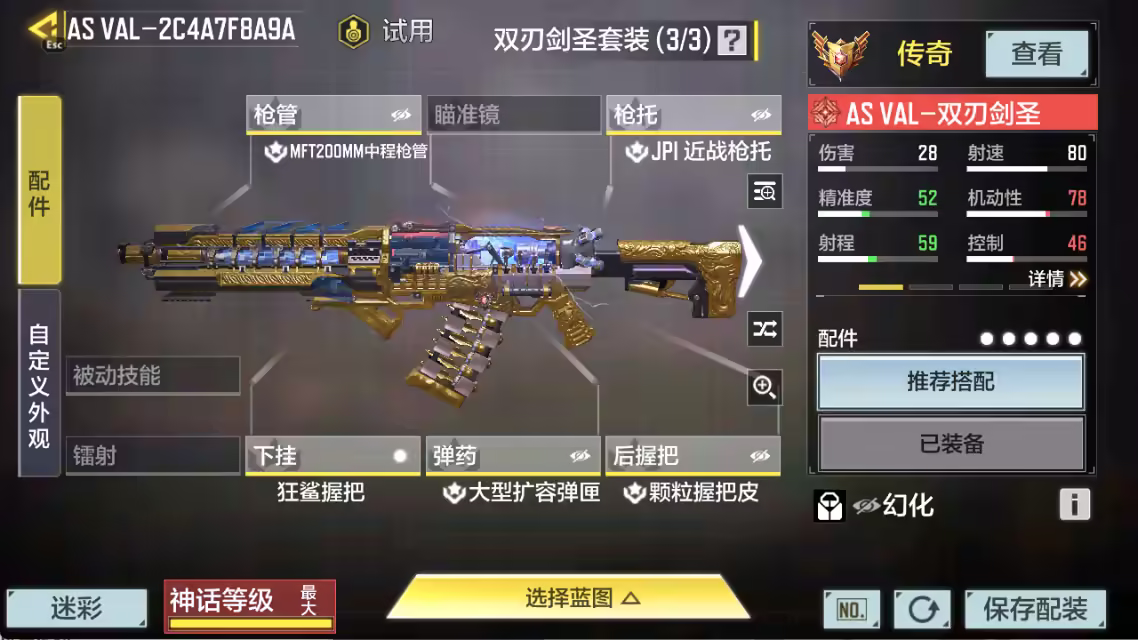This screenshot has height=640, width=1138.
Task: Select the 枪托 stock slot
Action: pos(694,115)
